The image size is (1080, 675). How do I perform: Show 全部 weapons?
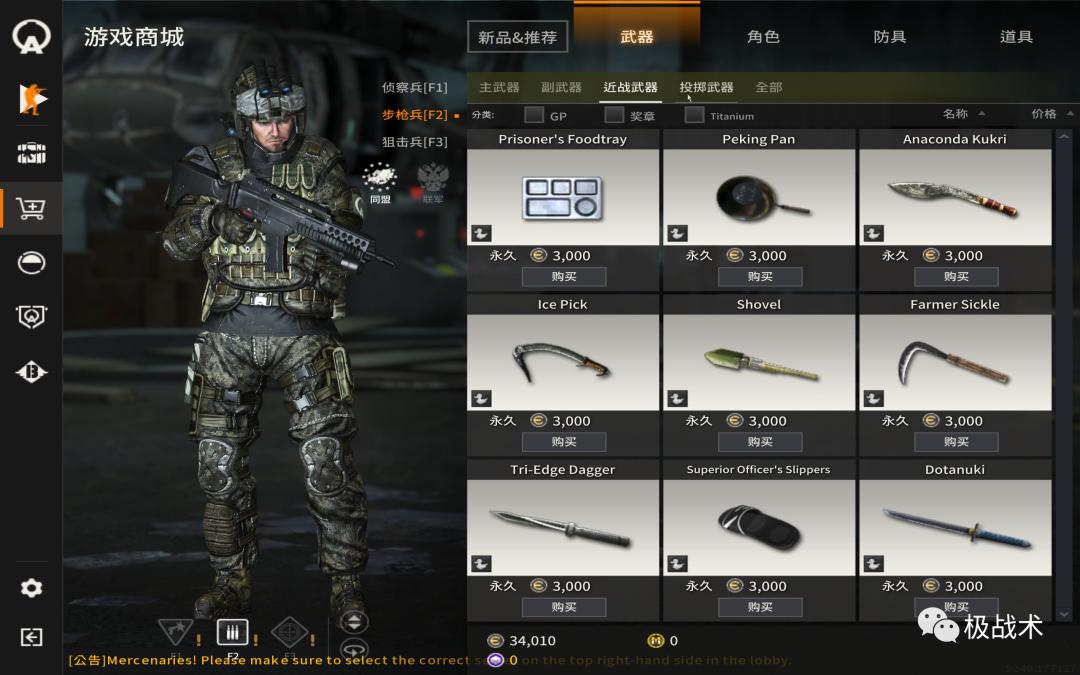point(768,87)
